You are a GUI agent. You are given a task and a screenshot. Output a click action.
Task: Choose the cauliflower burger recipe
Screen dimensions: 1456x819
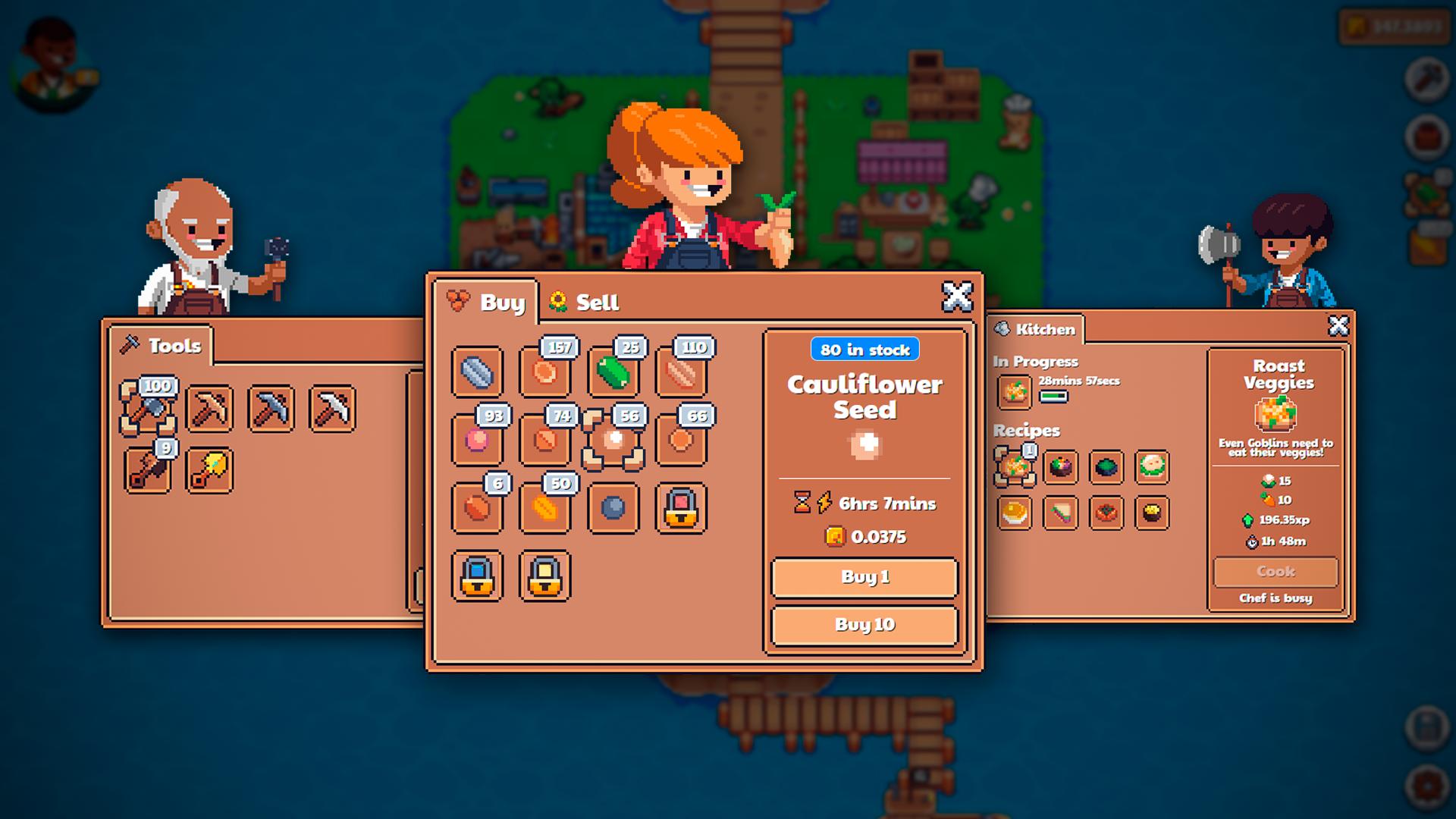[x=1152, y=467]
